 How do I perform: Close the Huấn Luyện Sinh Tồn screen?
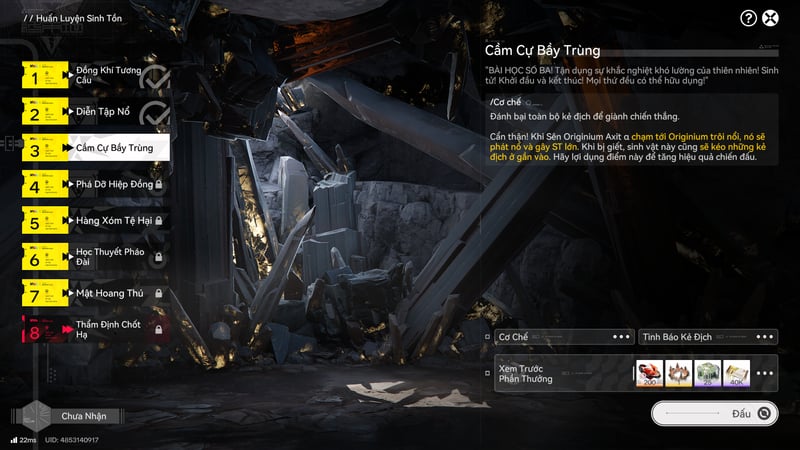tap(771, 18)
